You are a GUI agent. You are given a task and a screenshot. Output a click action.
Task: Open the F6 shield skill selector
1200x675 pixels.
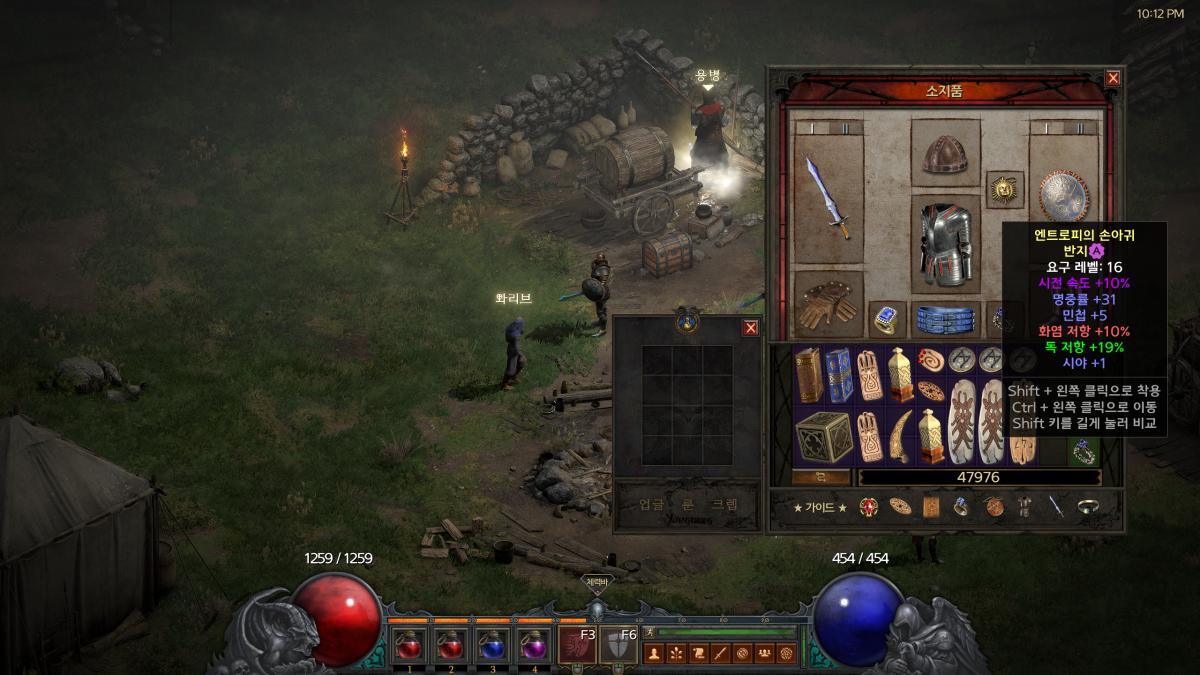[x=618, y=645]
